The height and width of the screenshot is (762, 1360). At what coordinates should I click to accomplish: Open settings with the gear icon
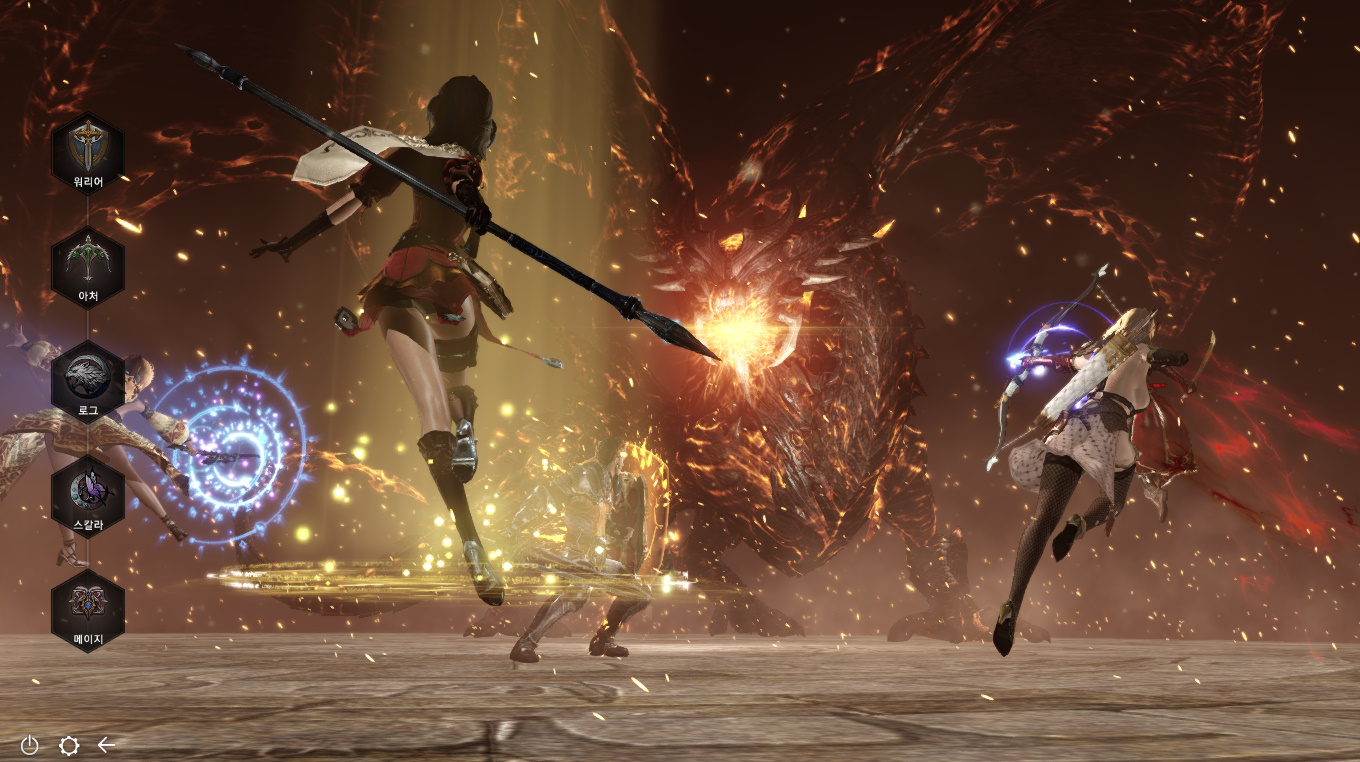pyautogui.click(x=69, y=745)
